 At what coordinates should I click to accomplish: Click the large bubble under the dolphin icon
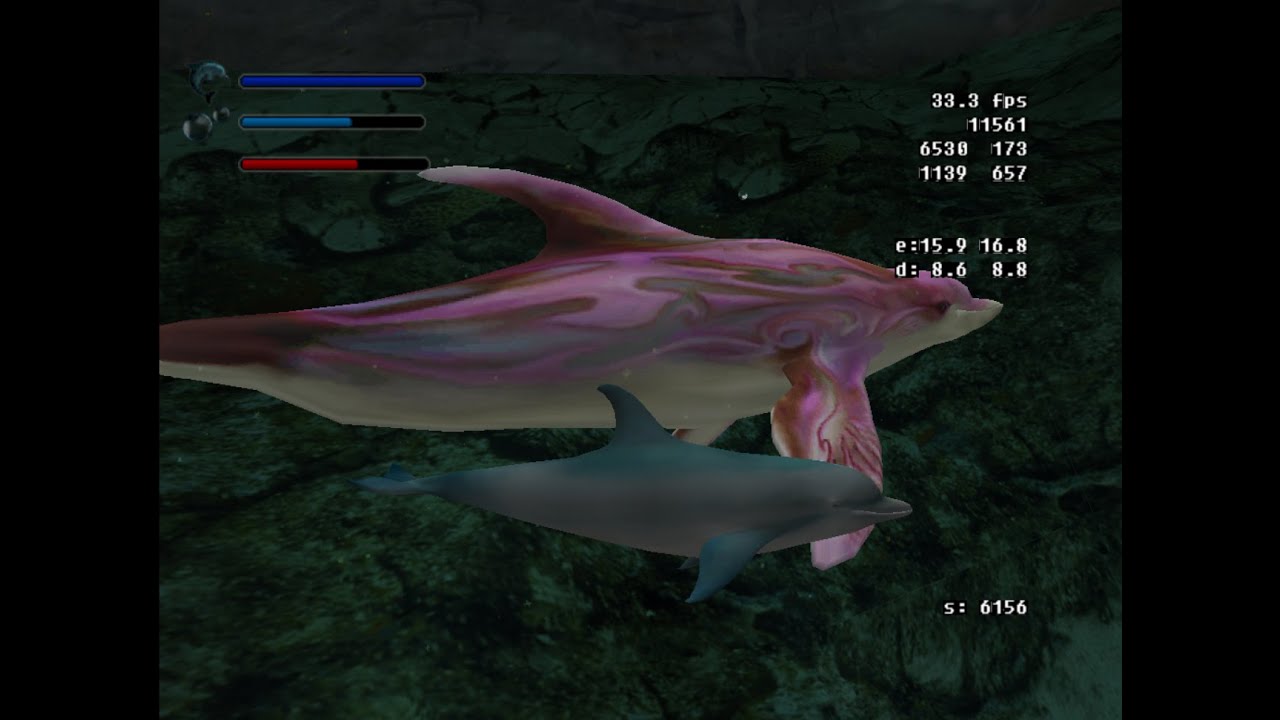pyautogui.click(x=196, y=126)
